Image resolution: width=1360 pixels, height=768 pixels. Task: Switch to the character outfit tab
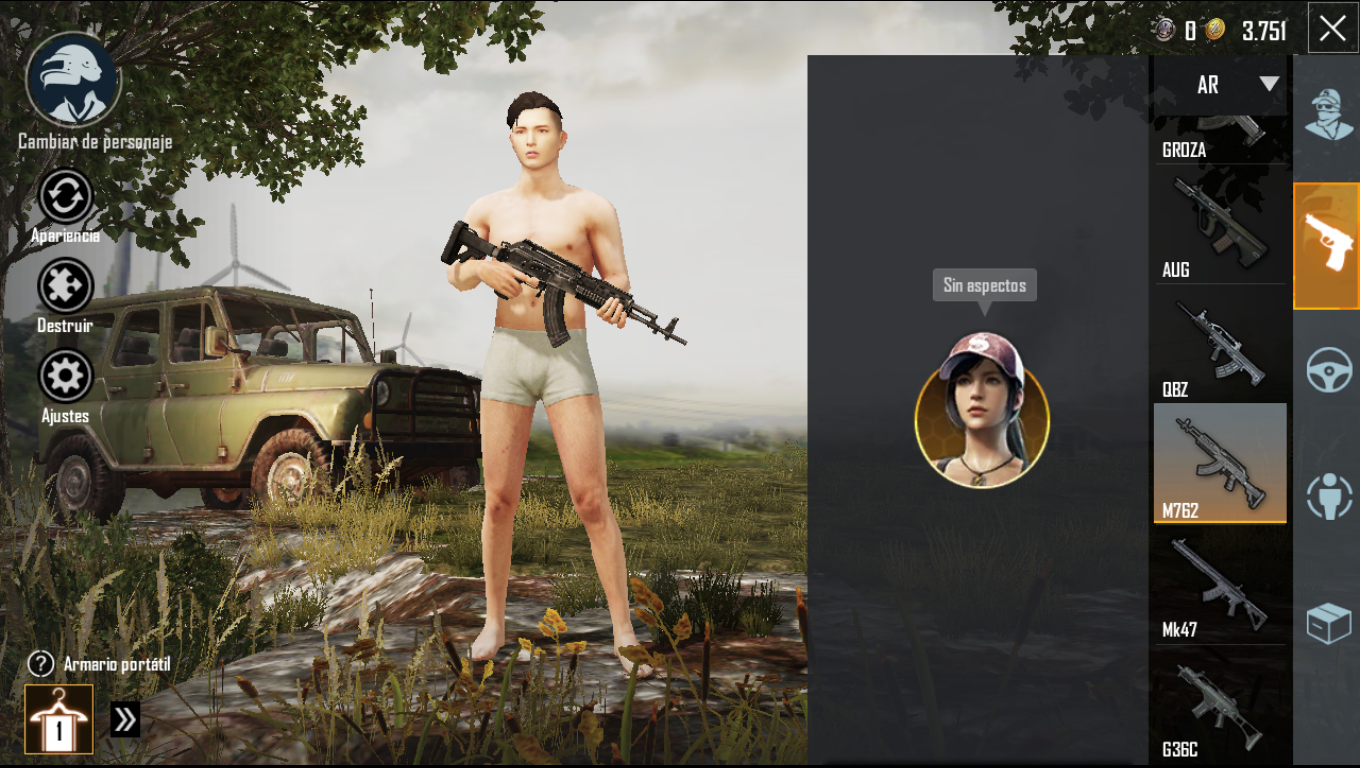pos(1328,113)
